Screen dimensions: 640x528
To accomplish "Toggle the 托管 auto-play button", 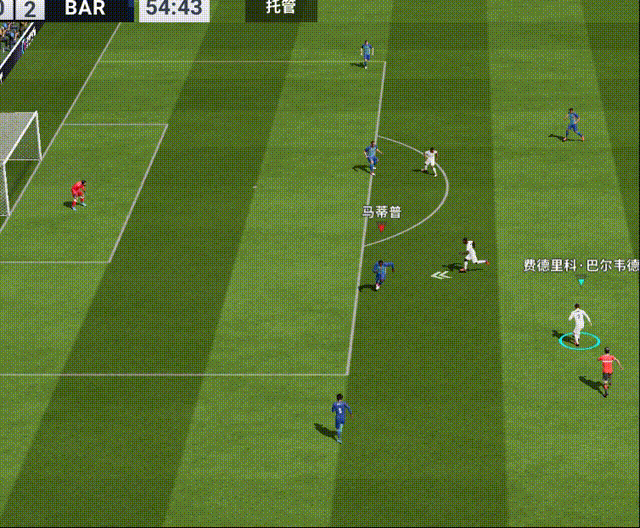I will click(280, 10).
